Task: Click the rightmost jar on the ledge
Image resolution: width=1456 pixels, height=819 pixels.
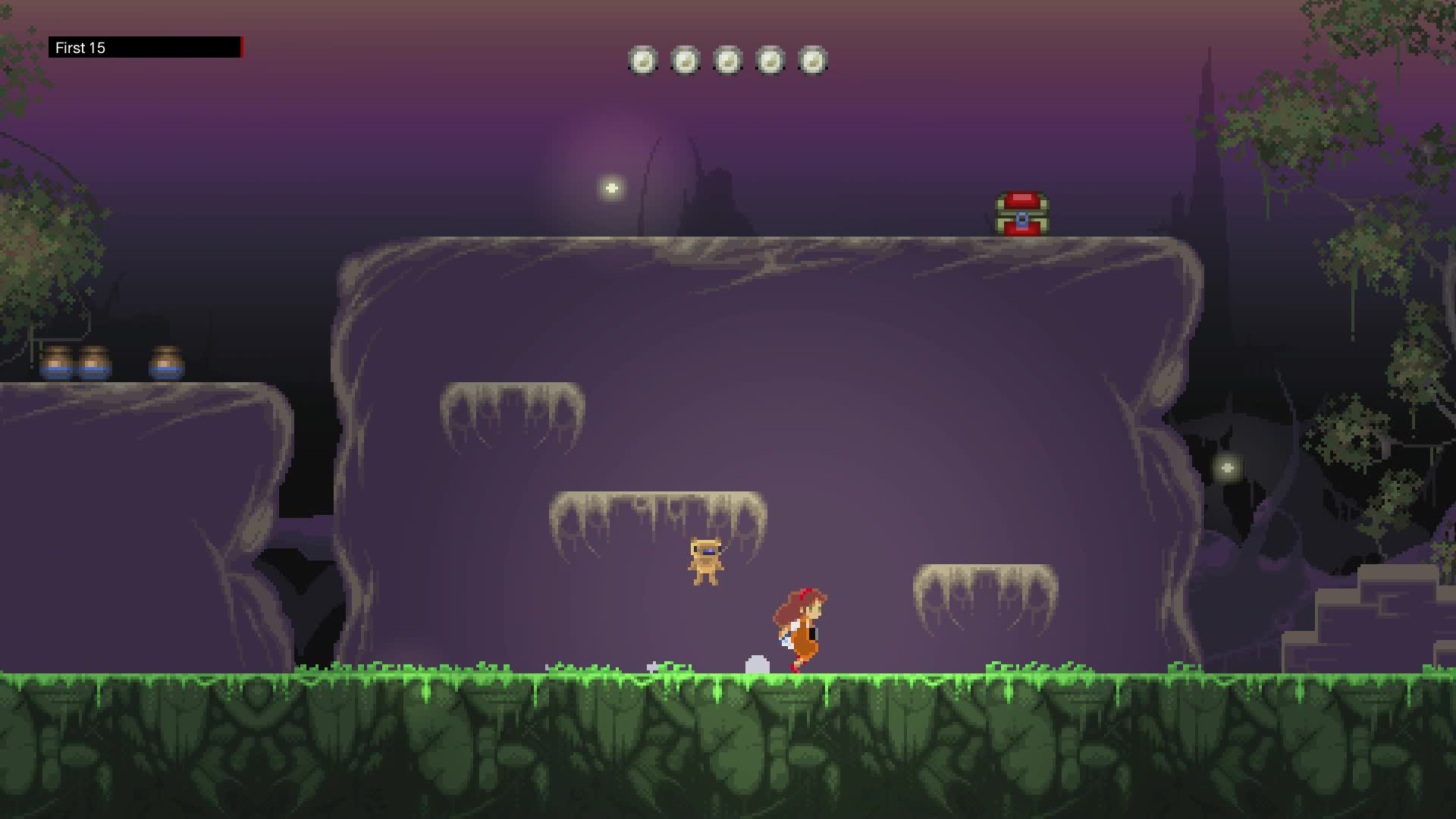Action: tap(167, 360)
